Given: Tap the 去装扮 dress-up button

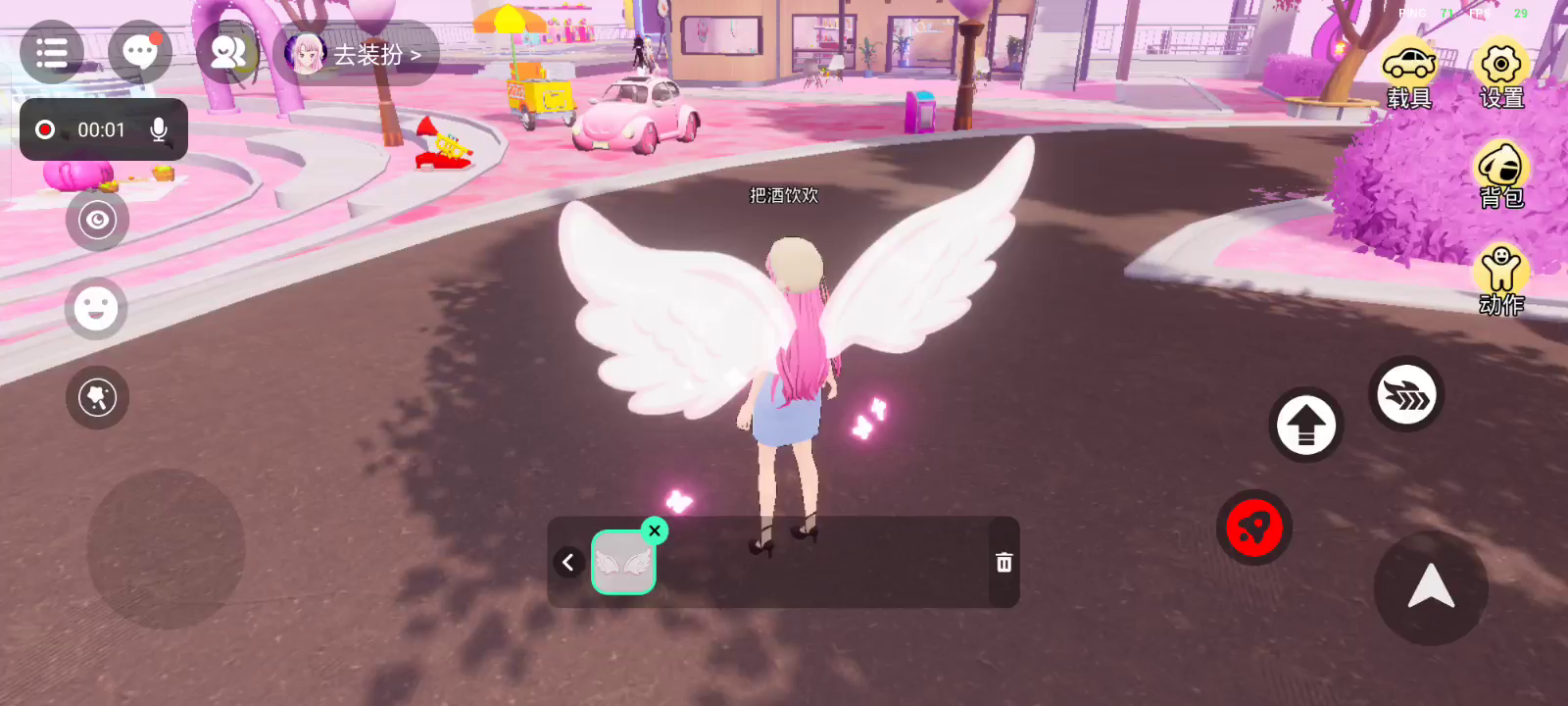Looking at the screenshot, I should (357, 55).
